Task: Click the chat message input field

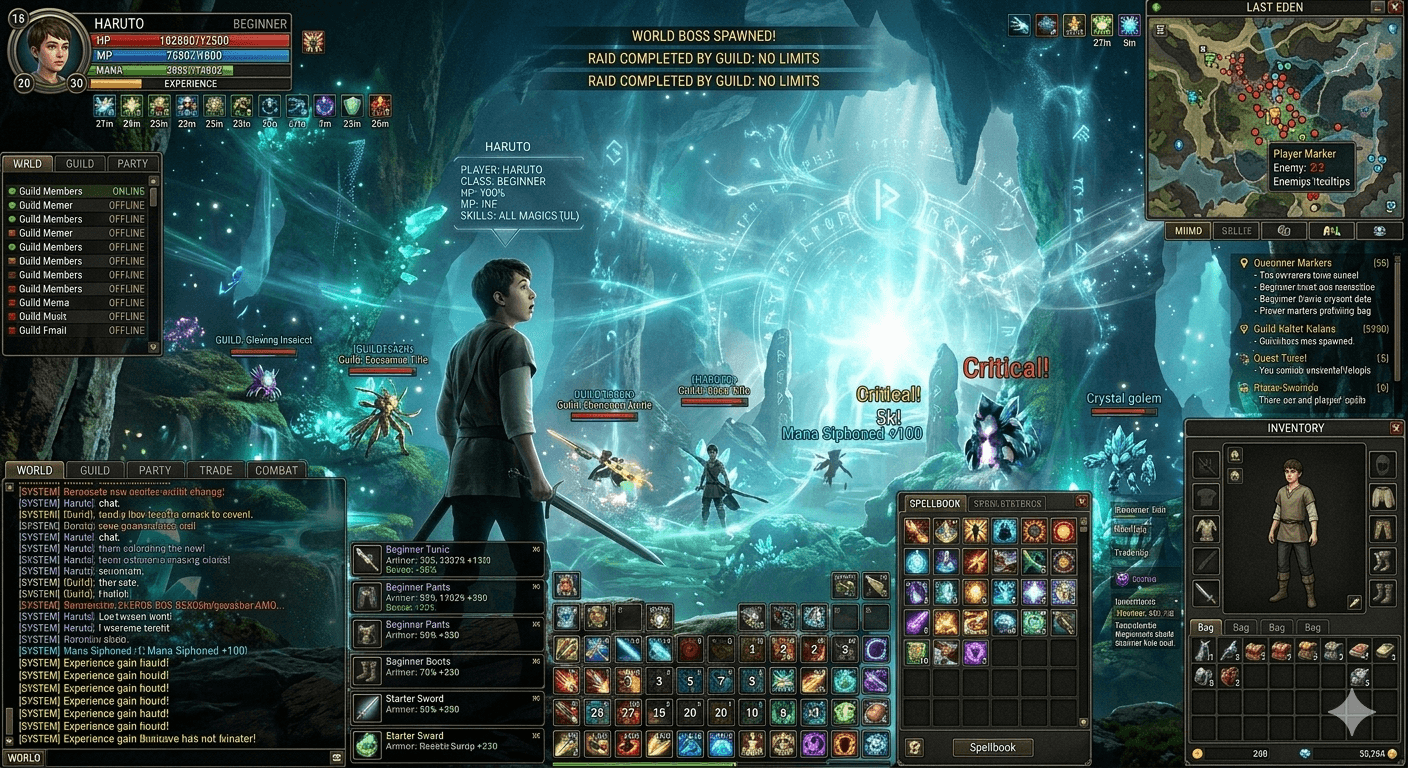Action: (x=188, y=758)
